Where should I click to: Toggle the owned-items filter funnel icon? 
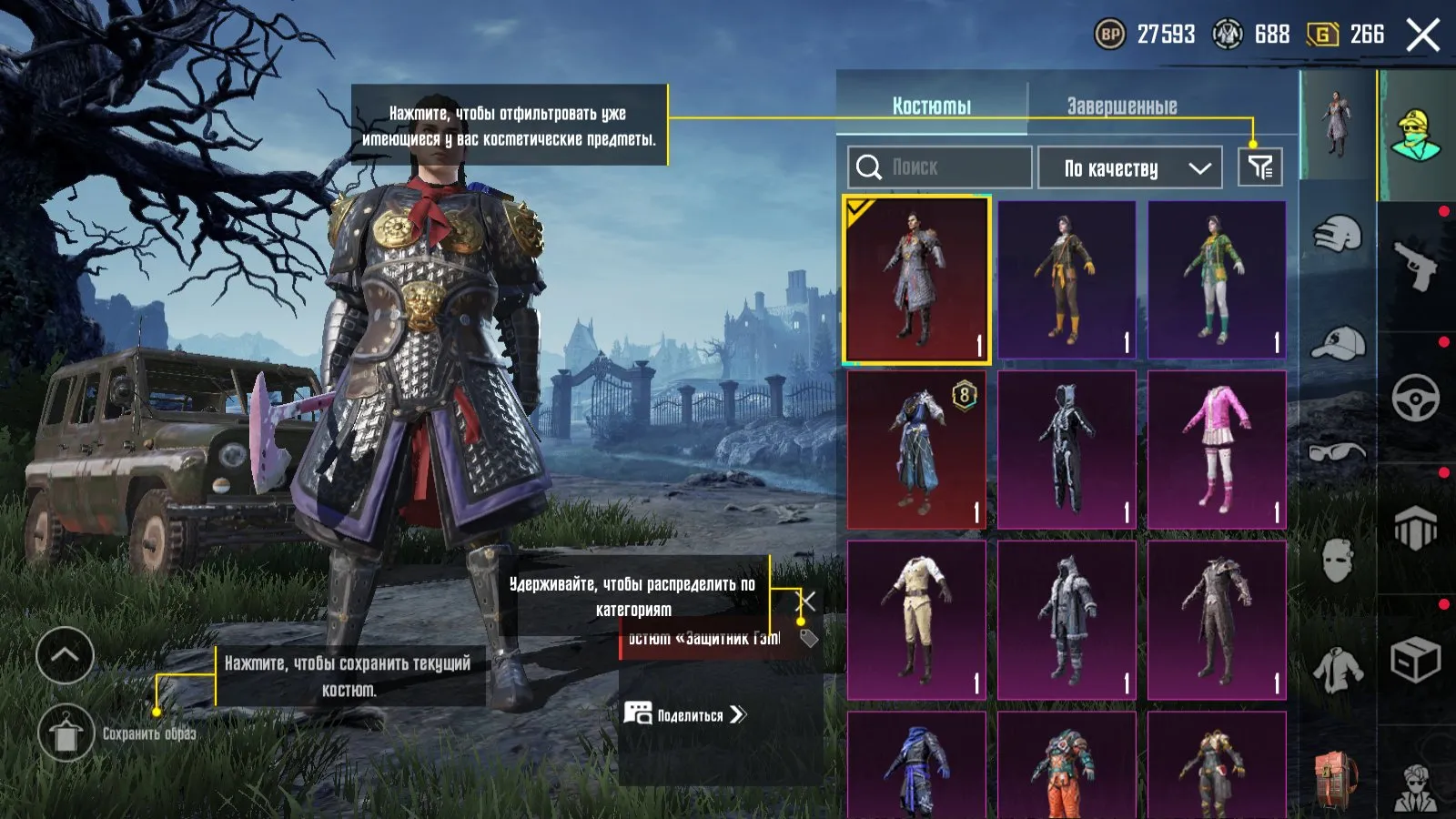tap(1260, 167)
